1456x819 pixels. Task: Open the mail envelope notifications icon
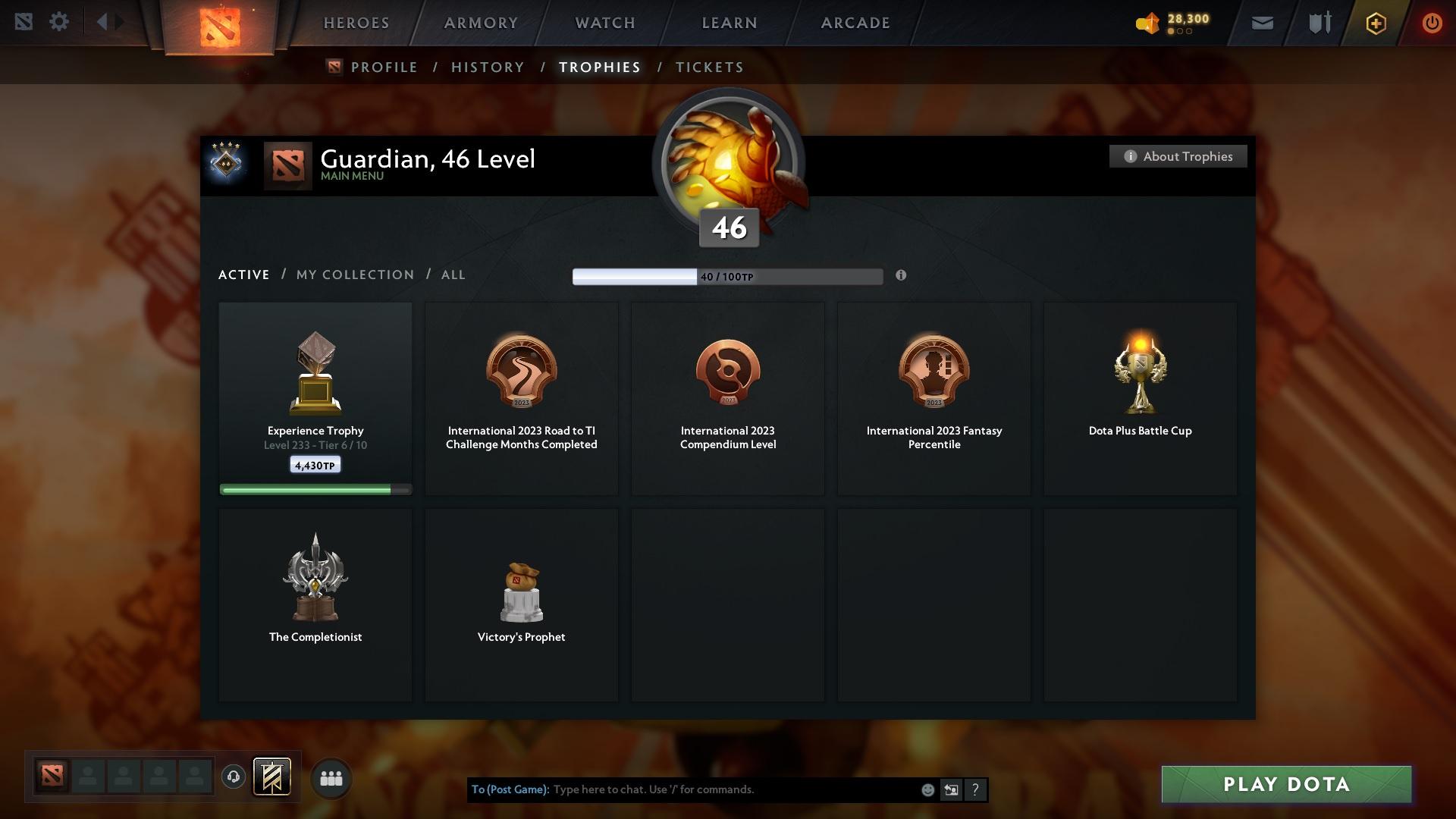click(1262, 23)
